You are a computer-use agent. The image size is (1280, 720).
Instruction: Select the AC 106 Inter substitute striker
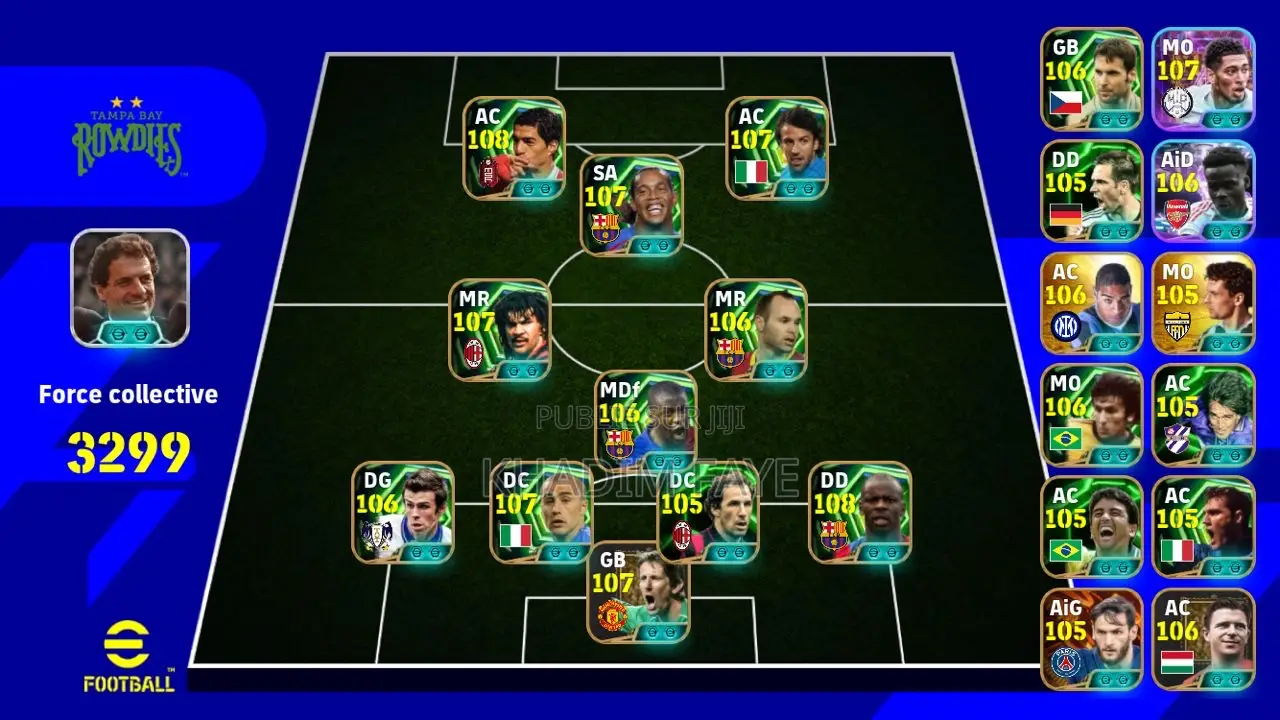1092,303
